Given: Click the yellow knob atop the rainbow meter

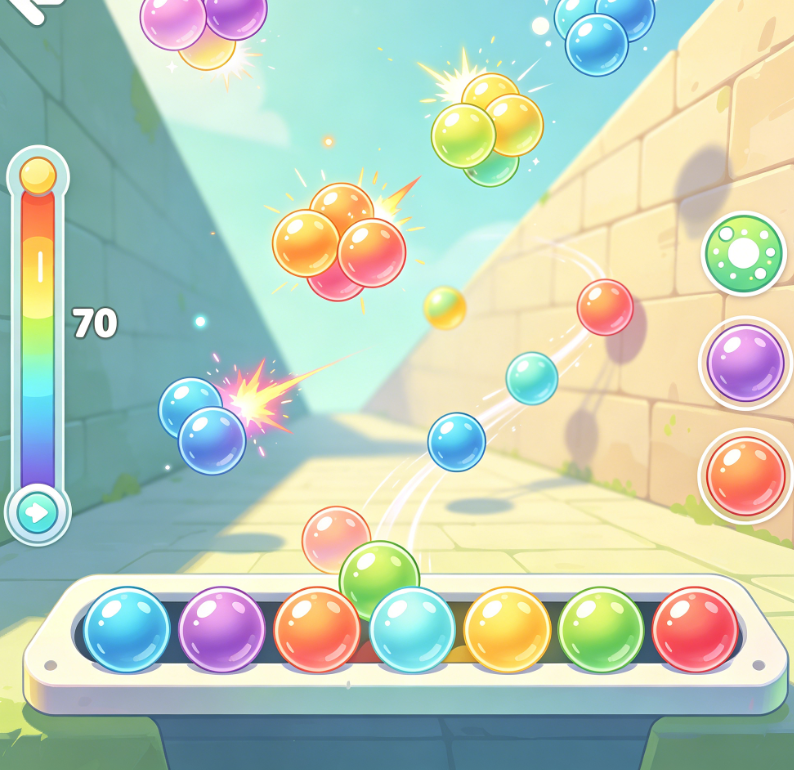Looking at the screenshot, I should pyautogui.click(x=38, y=175).
